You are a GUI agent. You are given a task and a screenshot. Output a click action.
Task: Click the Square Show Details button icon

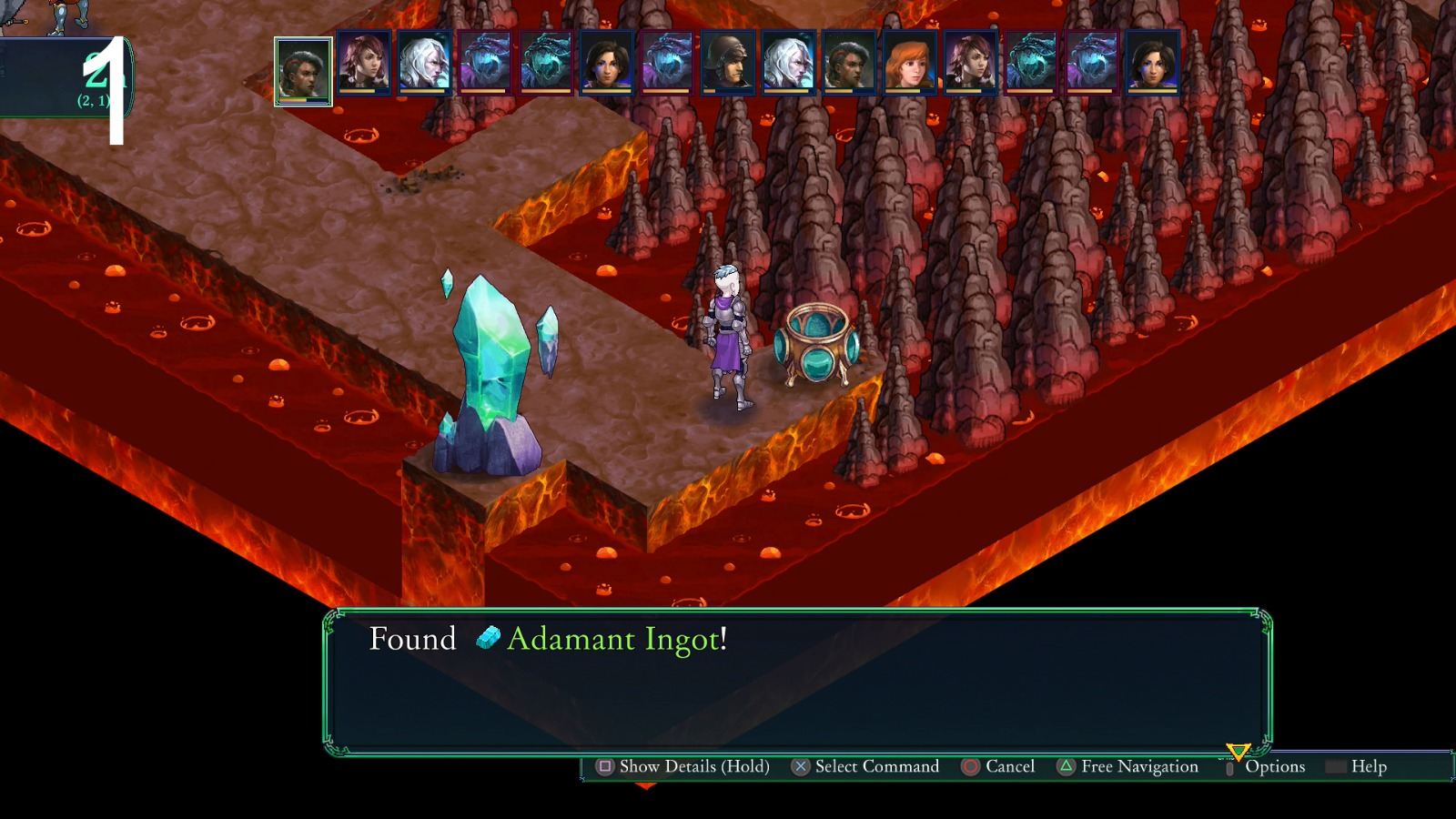(604, 767)
